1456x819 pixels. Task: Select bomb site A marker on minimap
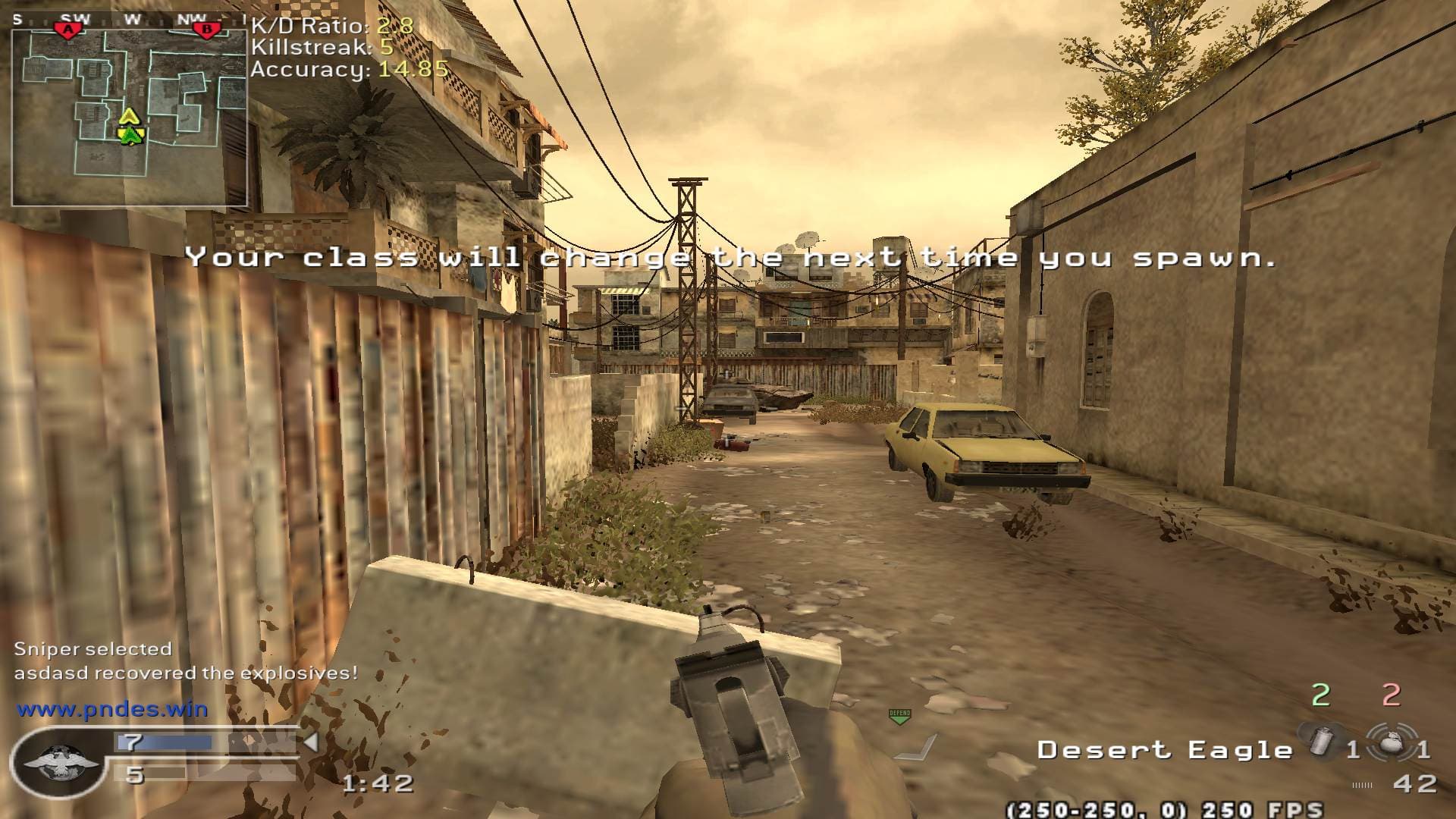69,29
